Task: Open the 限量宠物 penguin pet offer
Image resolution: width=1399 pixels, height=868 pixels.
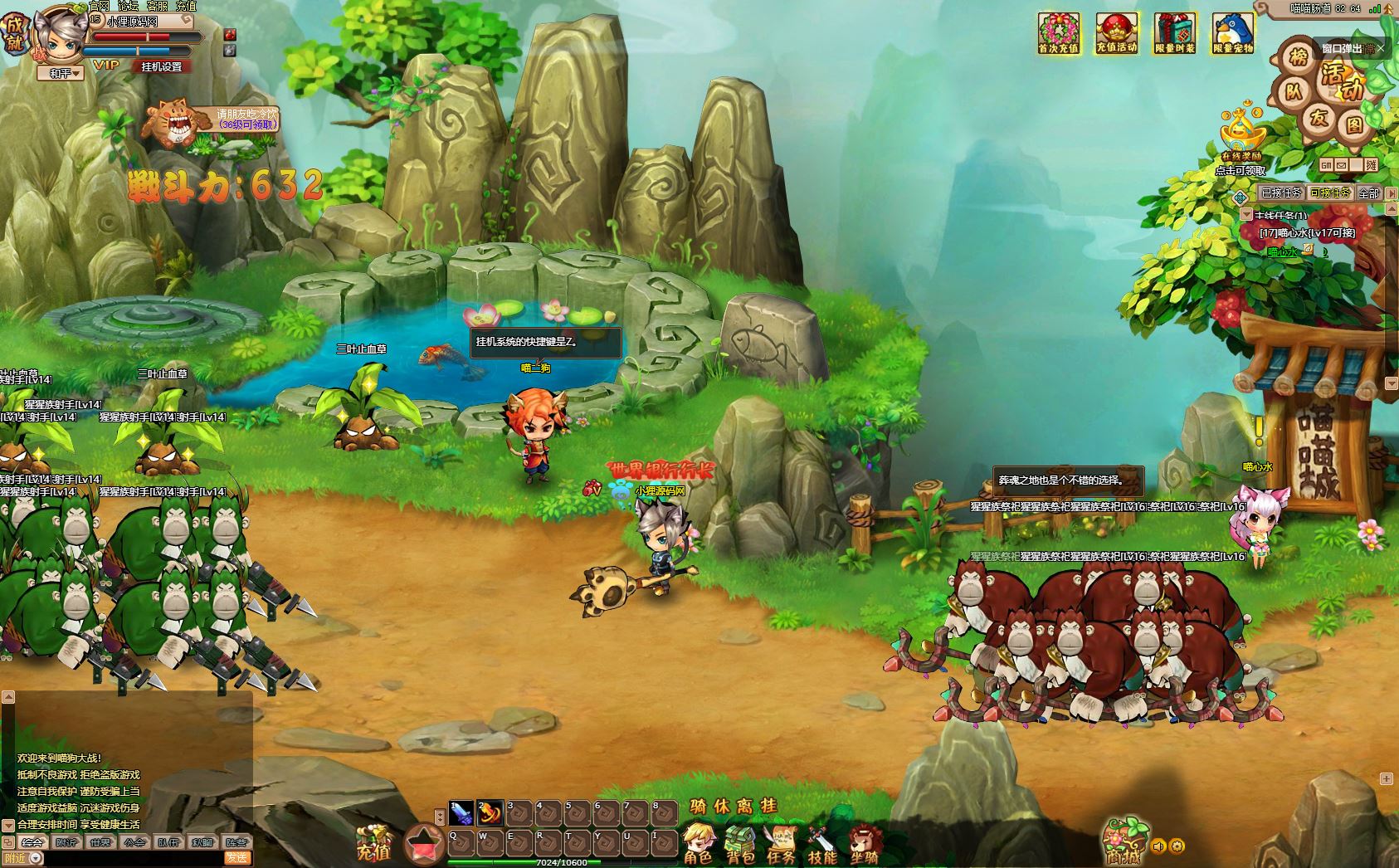Action: pos(1232,33)
